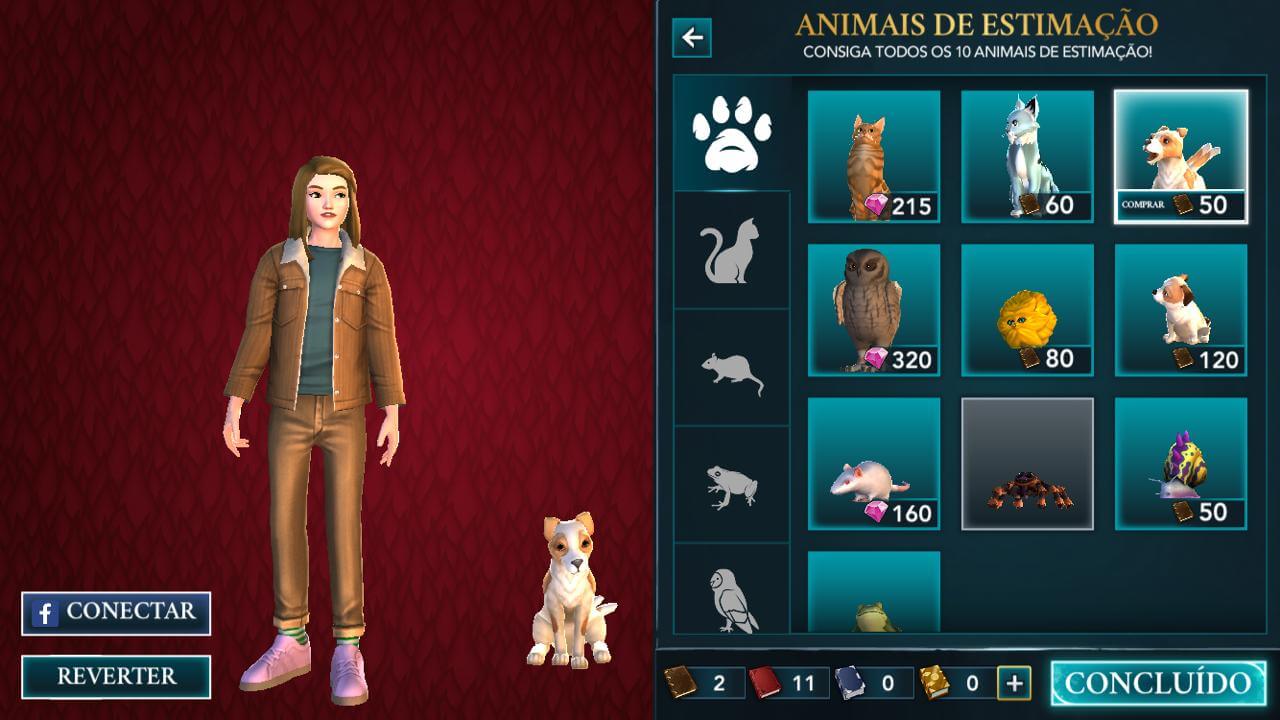Connect to Facebook with Conectar
The height and width of the screenshot is (720, 1280).
(116, 613)
